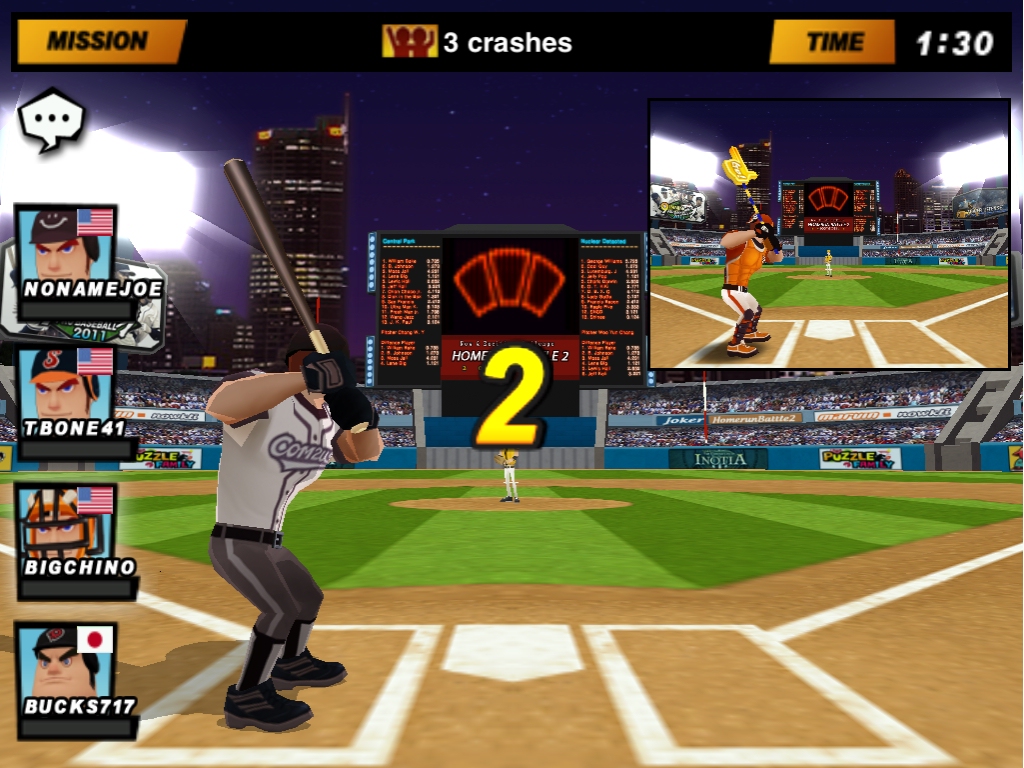
Task: Tap the opponent picture-in-picture view
Action: tap(829, 234)
